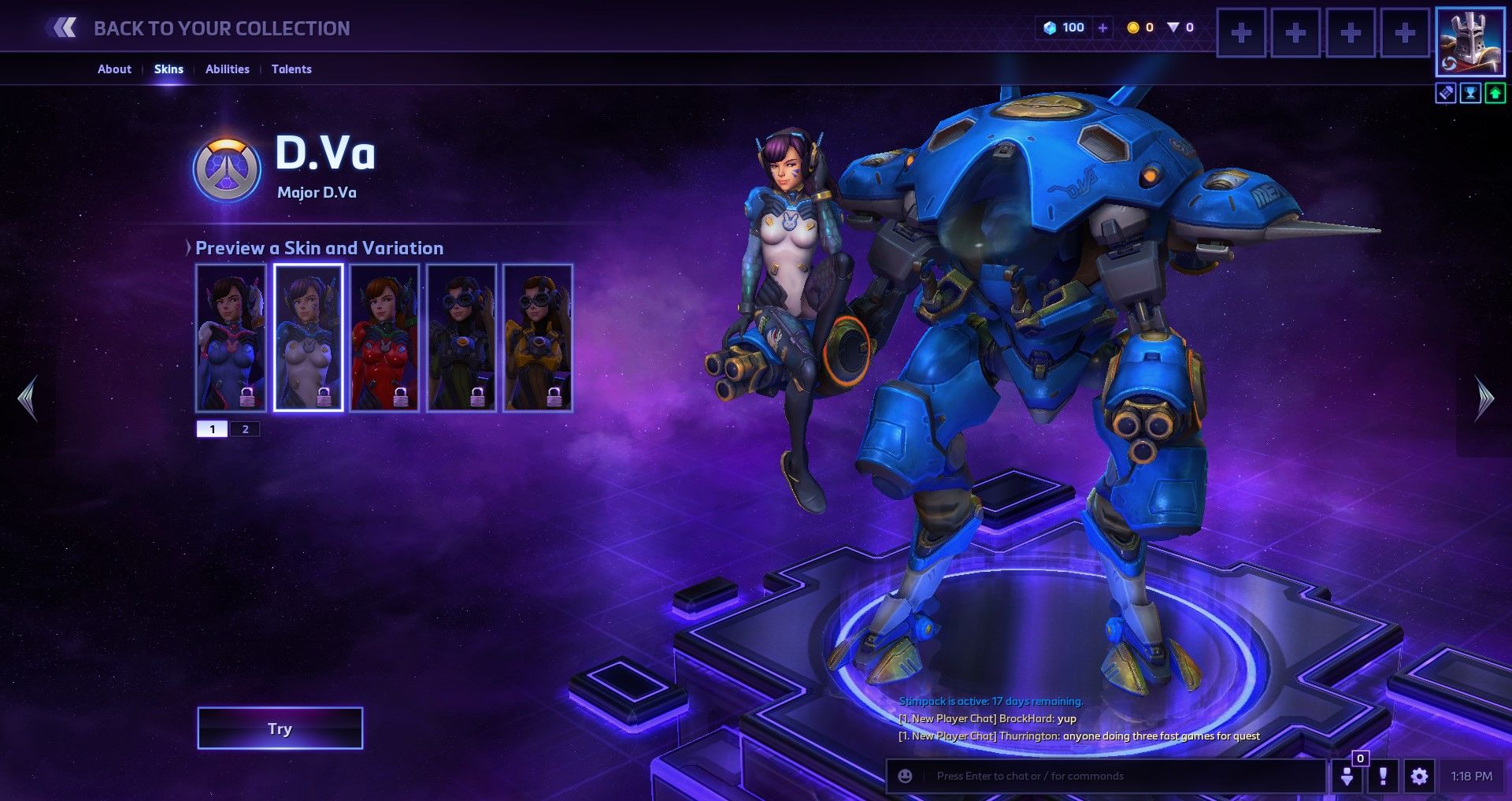The height and width of the screenshot is (801, 1512).
Task: Select the Skins tab
Action: tap(169, 69)
